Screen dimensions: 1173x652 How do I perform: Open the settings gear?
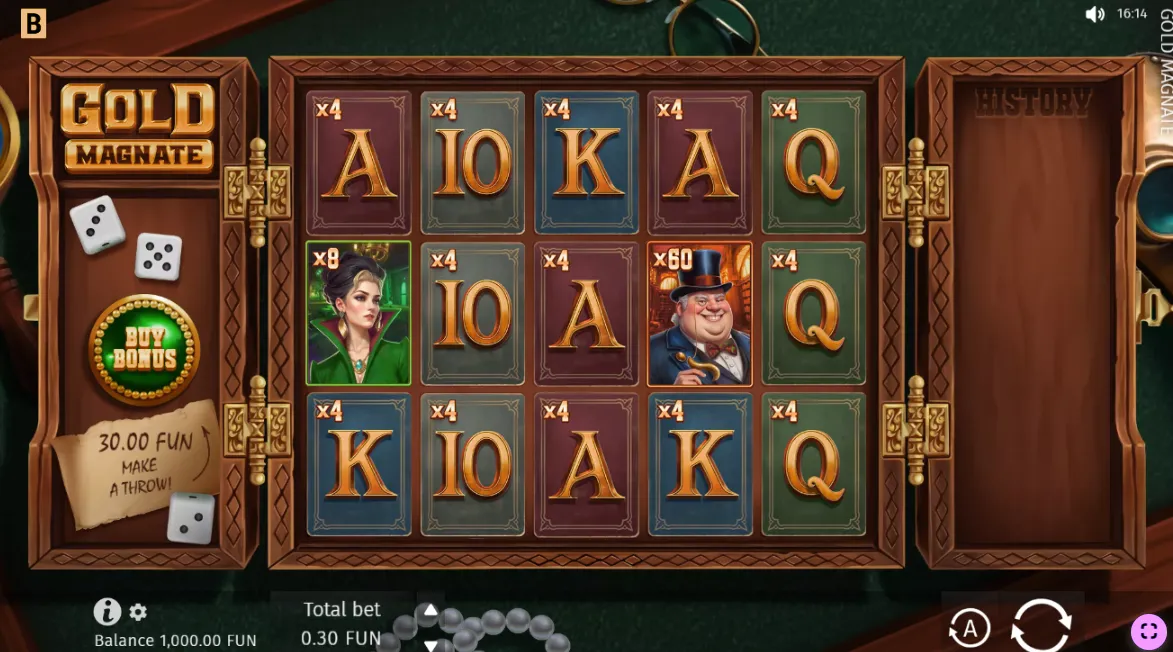138,612
